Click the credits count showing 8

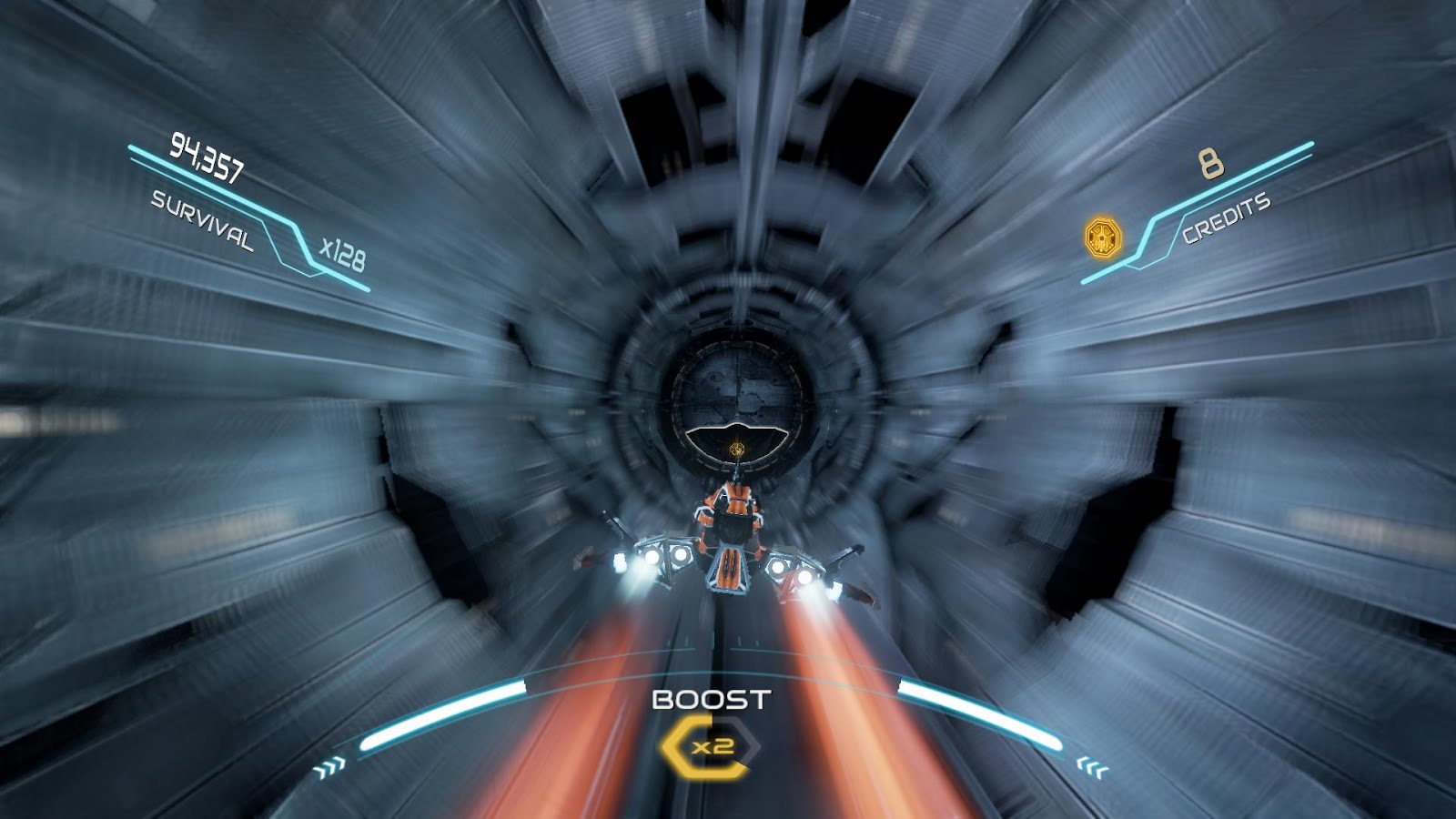[1209, 164]
